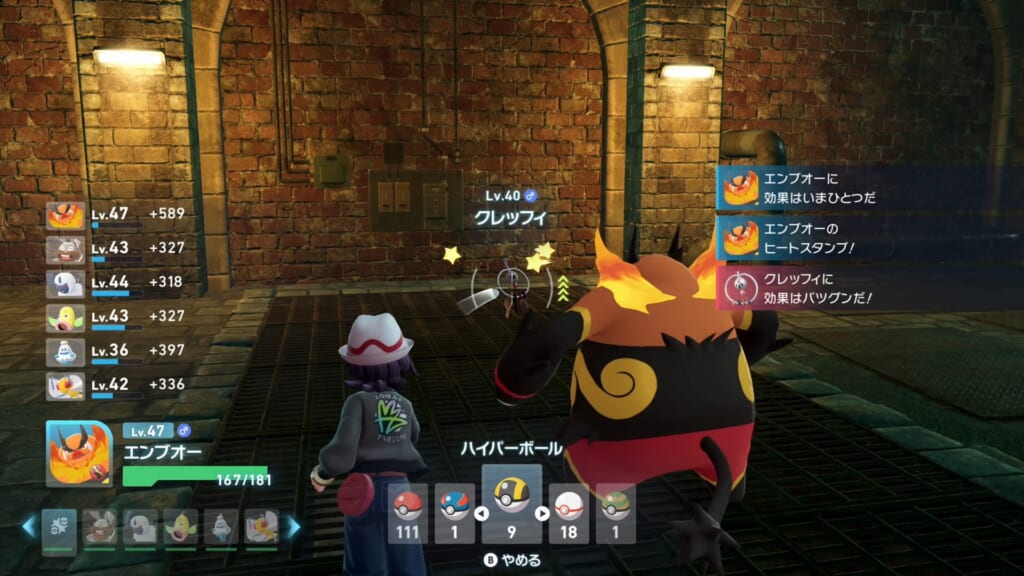Choose the green-topped ball slot
This screenshot has height=576, width=1024.
coord(614,512)
